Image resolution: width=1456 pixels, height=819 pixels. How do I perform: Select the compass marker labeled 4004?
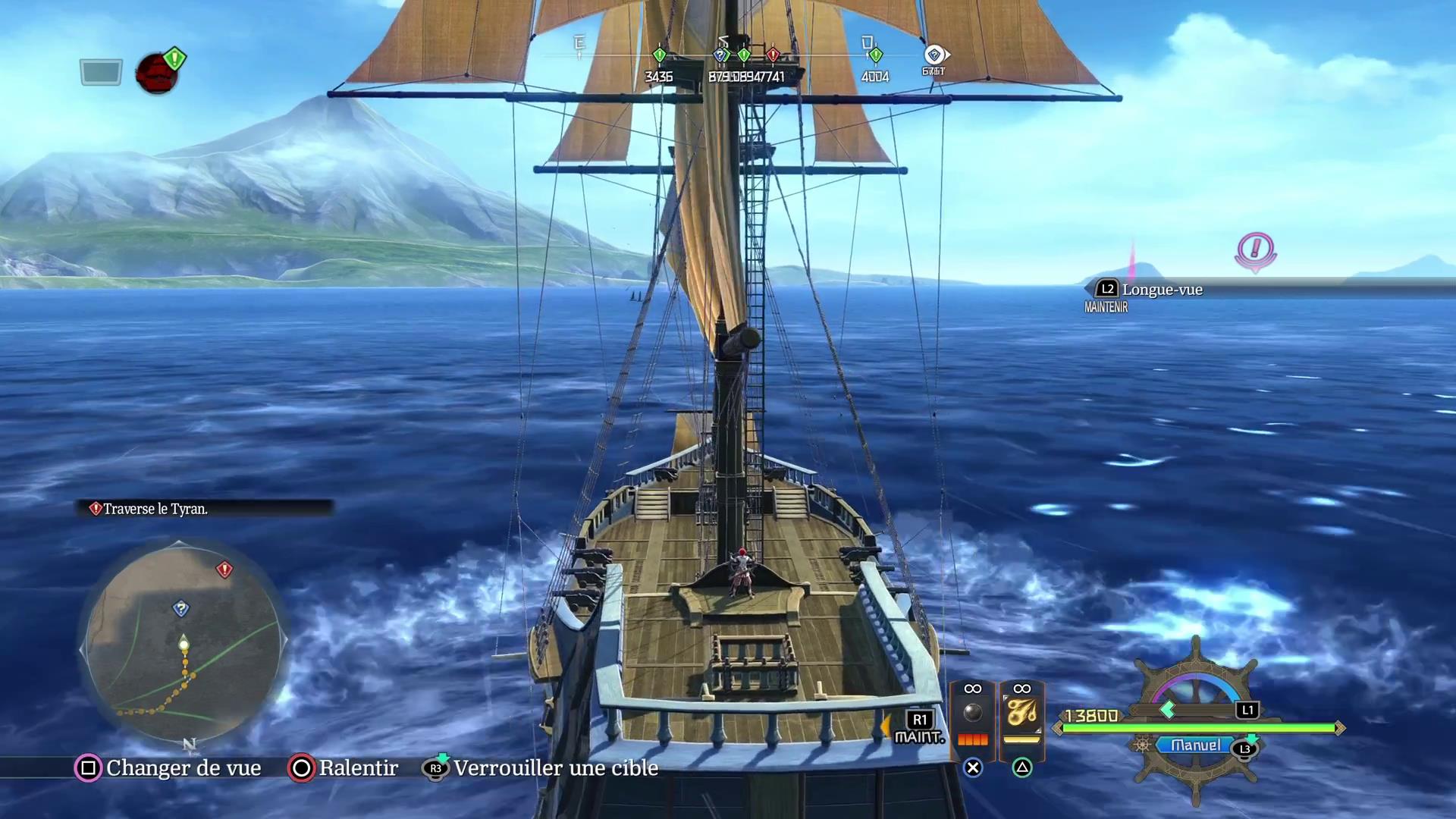point(875,55)
